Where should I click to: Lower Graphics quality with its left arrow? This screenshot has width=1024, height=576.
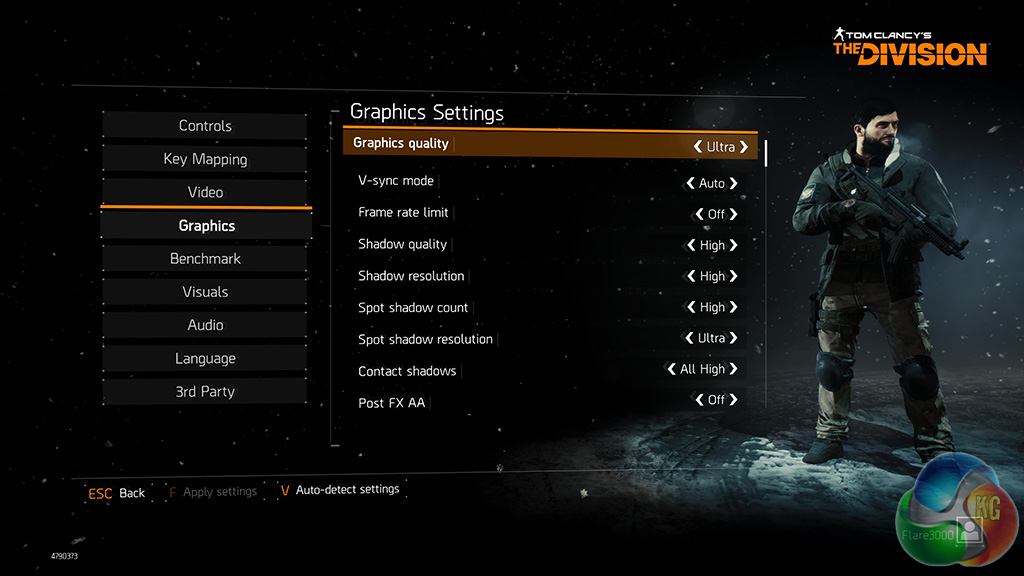[x=697, y=147]
